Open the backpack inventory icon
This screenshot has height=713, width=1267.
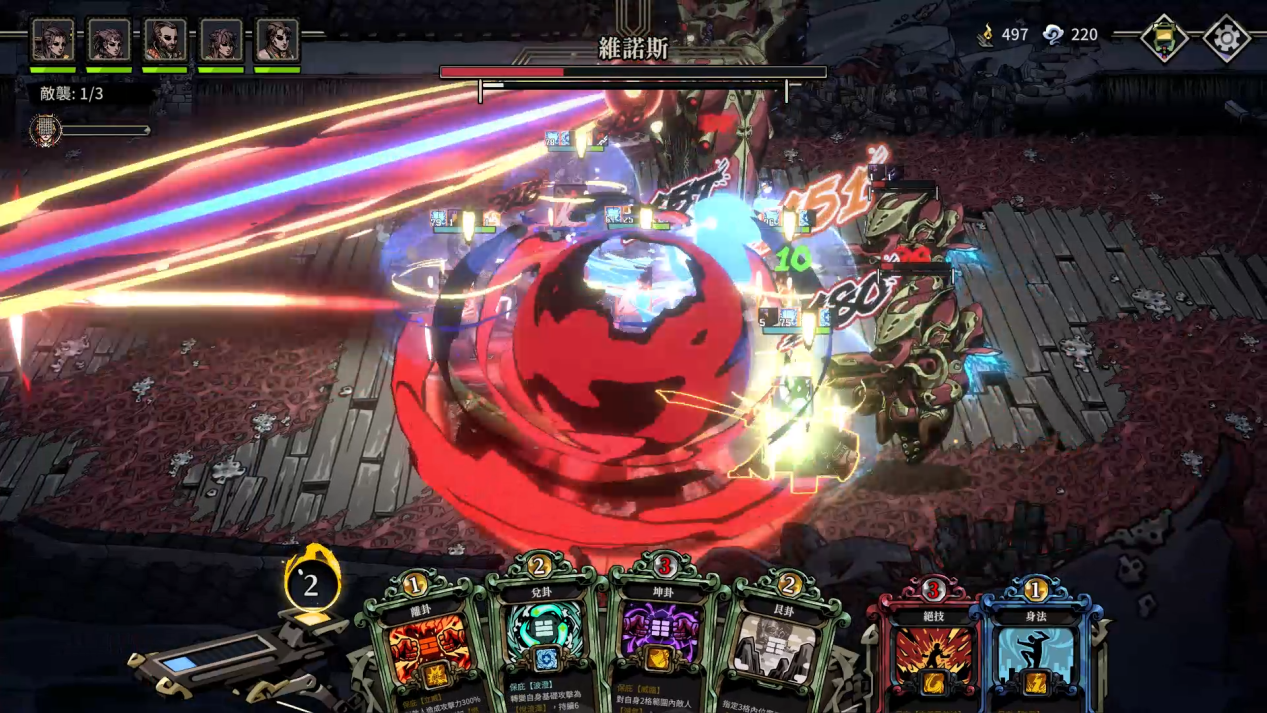pos(1165,39)
